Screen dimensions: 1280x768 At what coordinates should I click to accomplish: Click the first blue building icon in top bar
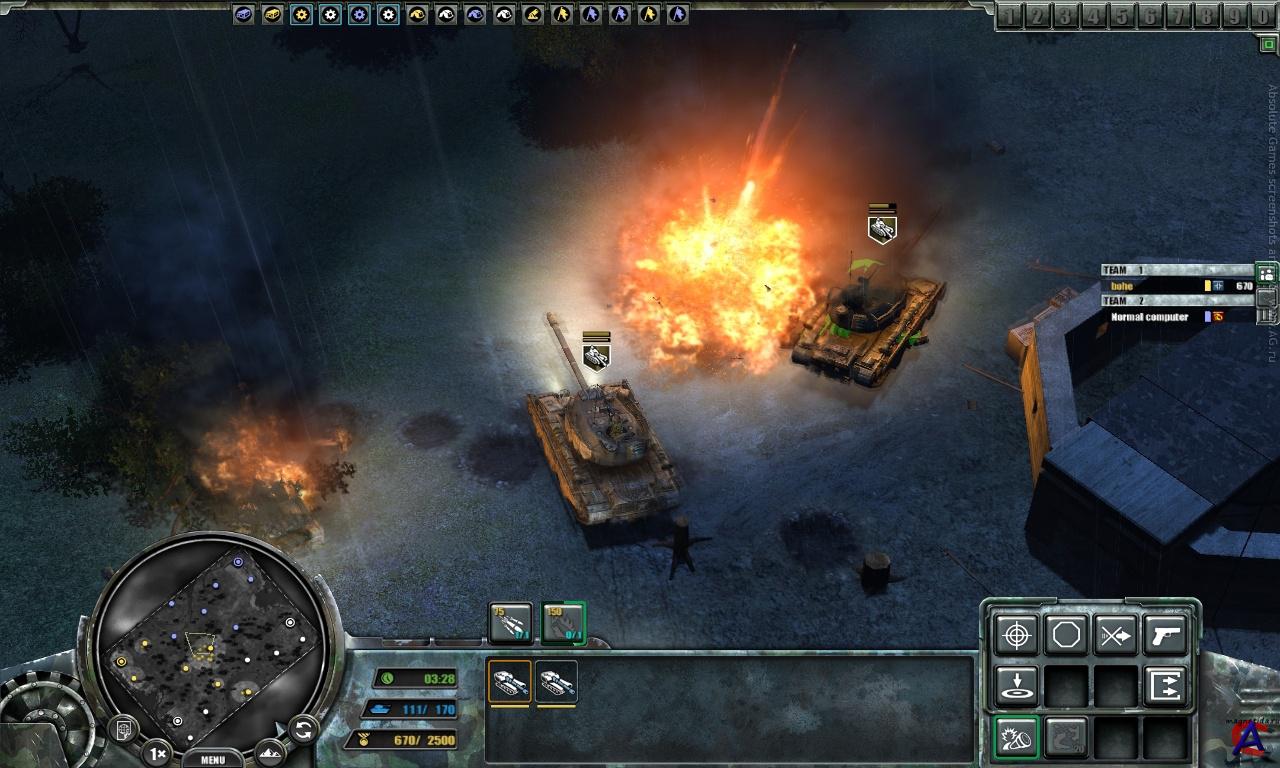pyautogui.click(x=243, y=14)
